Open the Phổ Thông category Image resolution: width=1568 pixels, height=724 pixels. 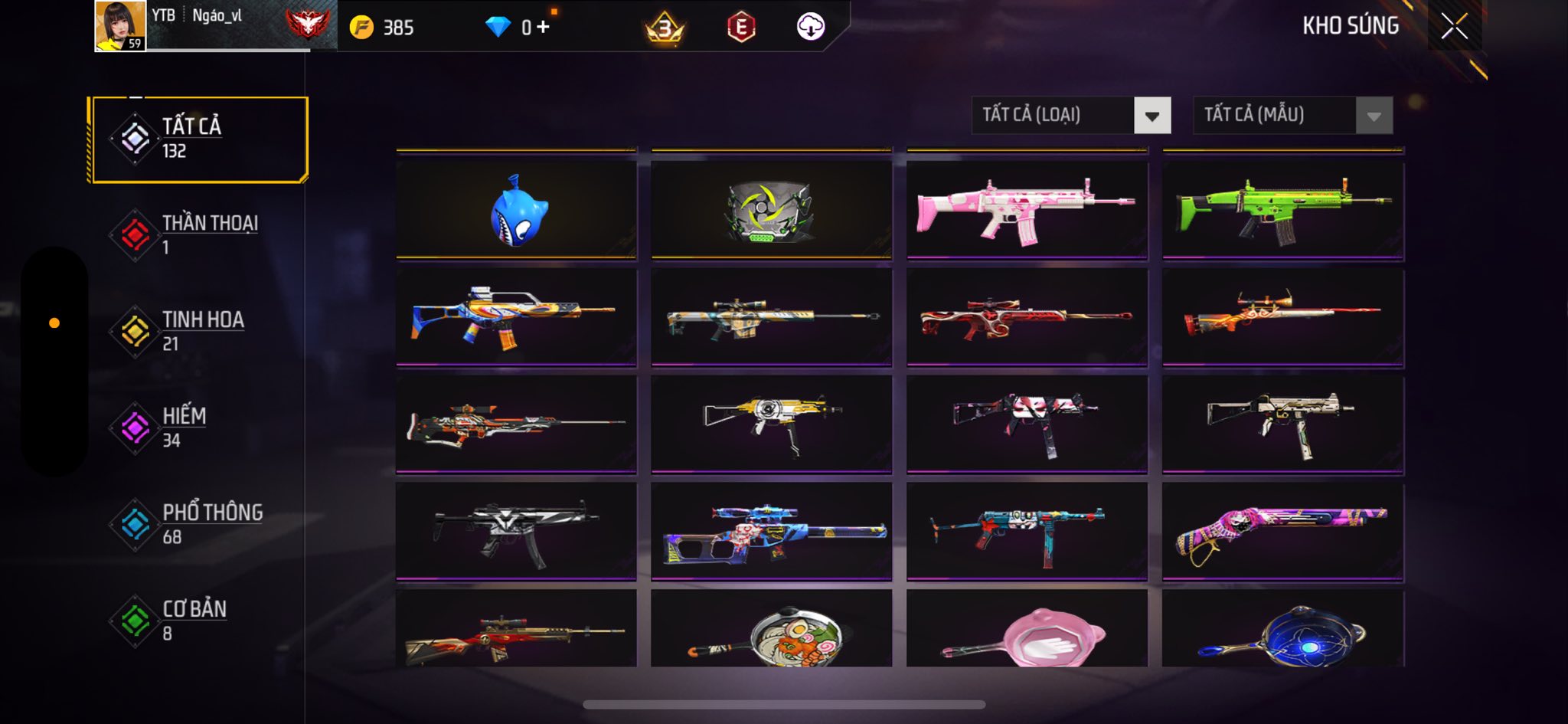click(x=198, y=524)
